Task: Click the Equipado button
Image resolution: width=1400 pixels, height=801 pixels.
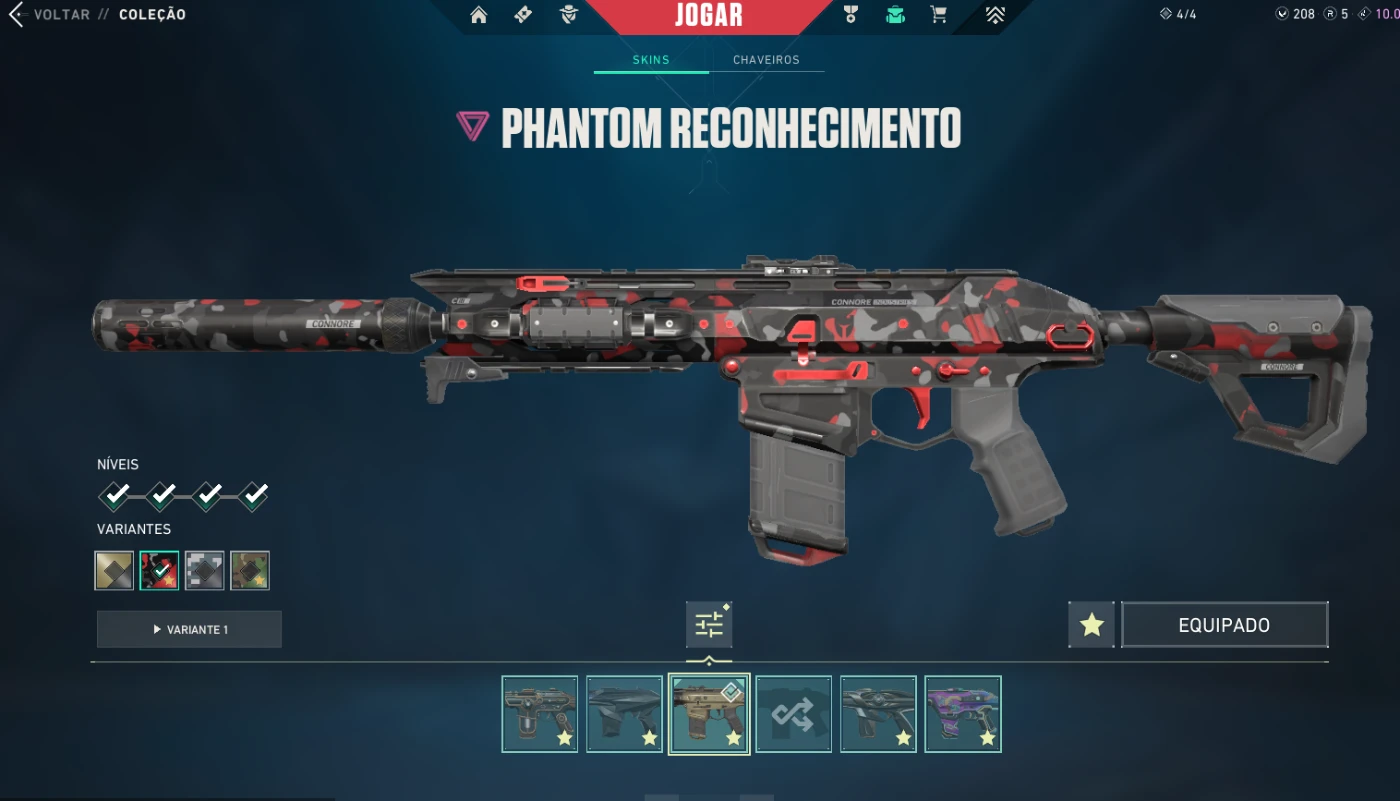Action: point(1224,625)
